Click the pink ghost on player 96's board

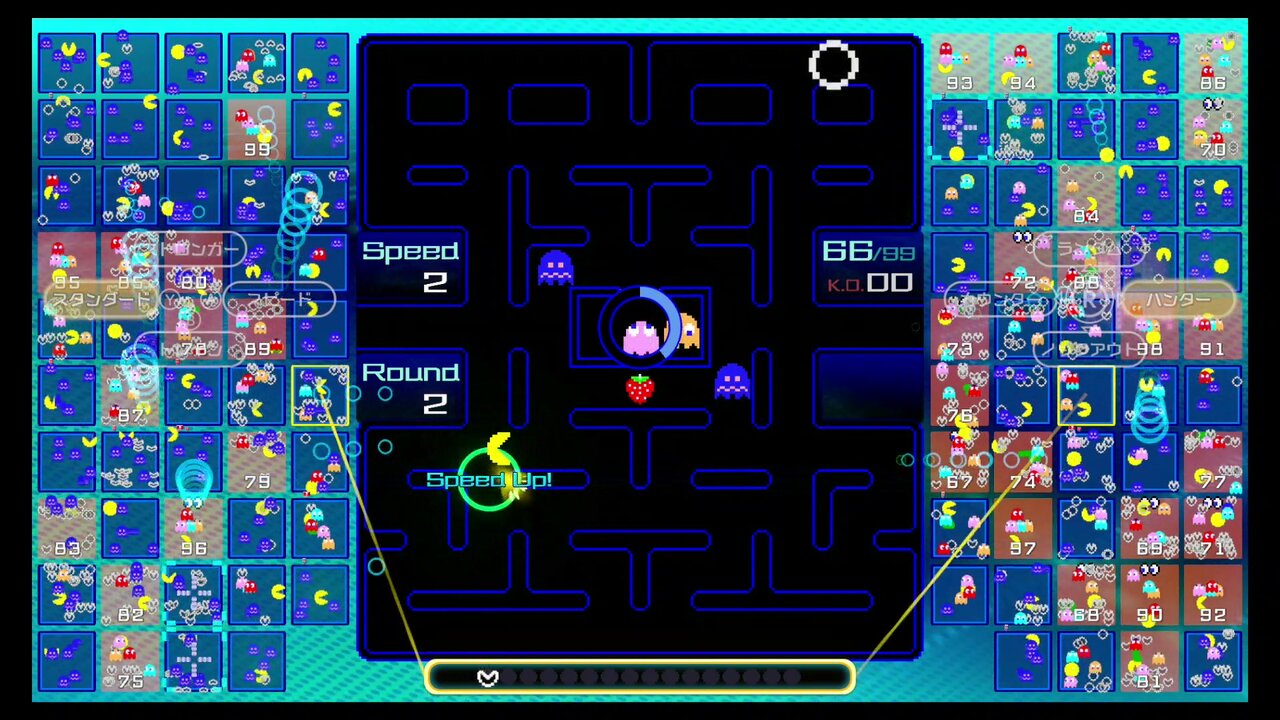180,526
